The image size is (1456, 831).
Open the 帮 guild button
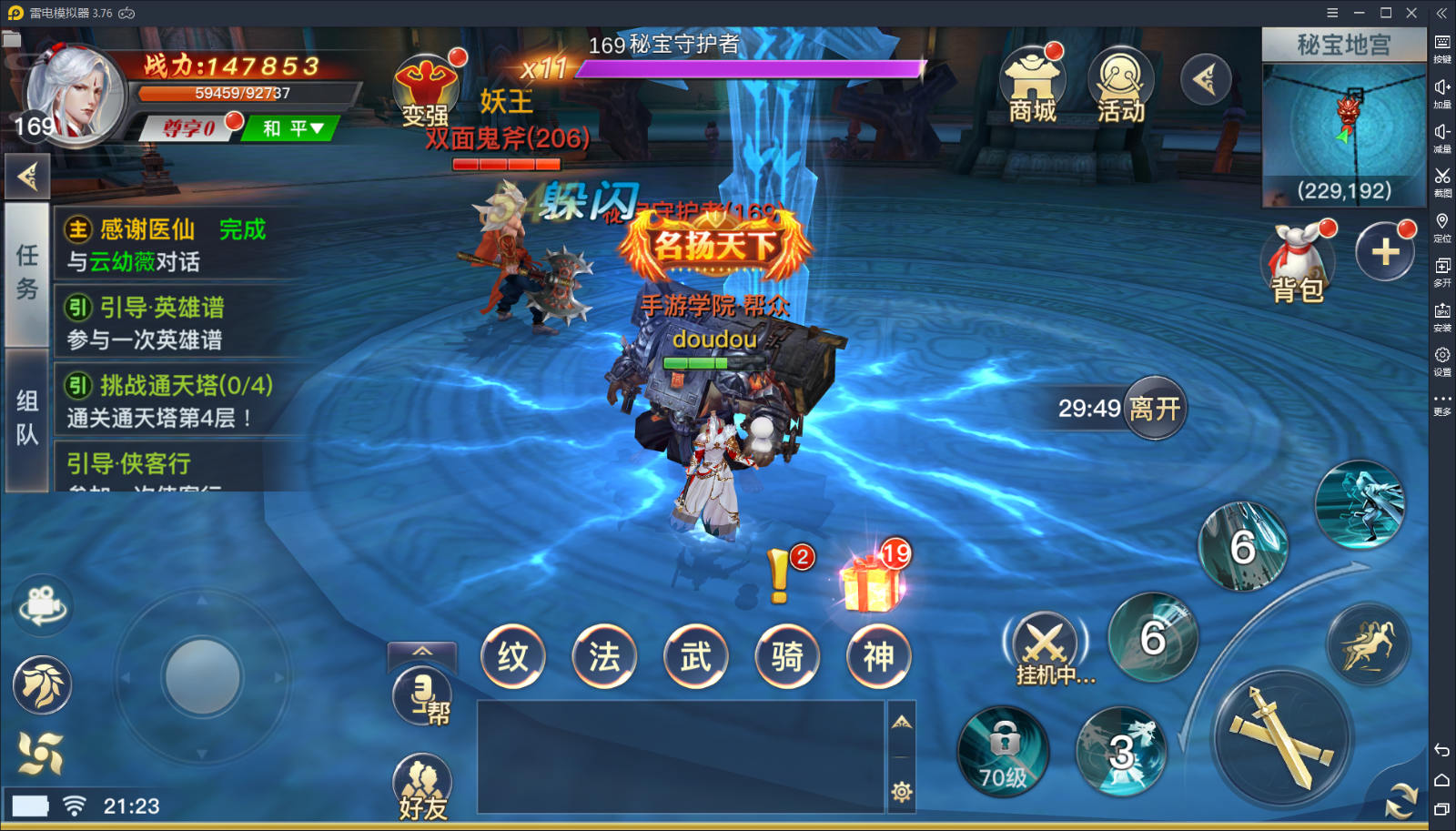pos(423,698)
